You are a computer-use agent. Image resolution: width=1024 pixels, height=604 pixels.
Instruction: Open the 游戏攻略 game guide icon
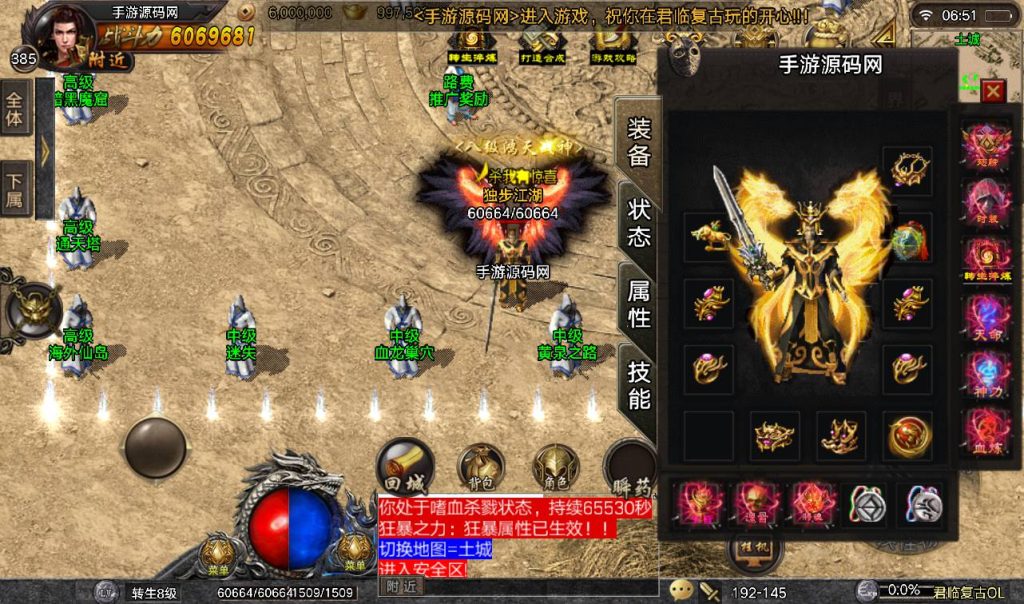[611, 45]
